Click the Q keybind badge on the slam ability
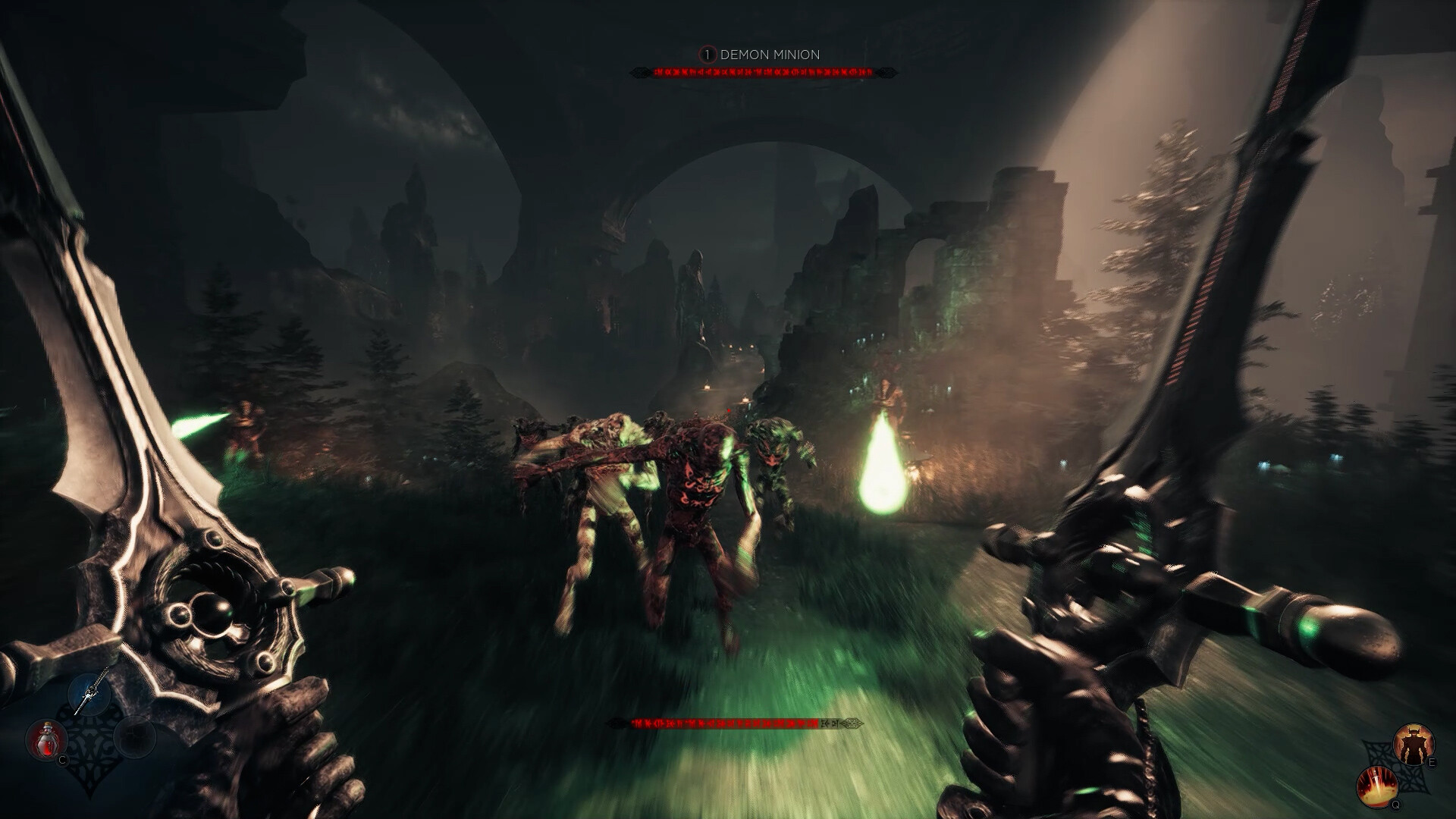The width and height of the screenshot is (1456, 819). (1395, 805)
